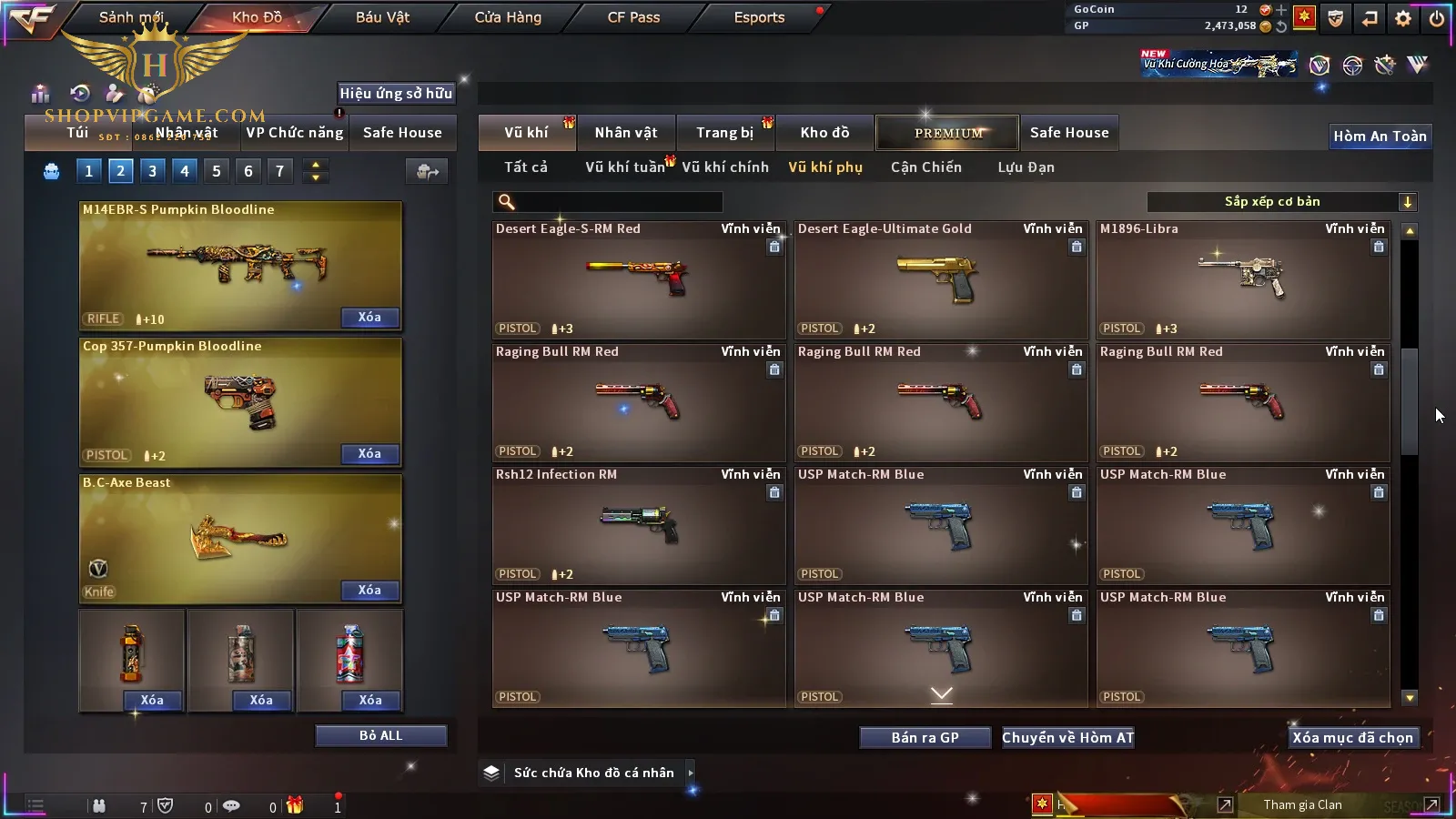Open the PREMIUM tab
The height and width of the screenshot is (819, 1456).
coord(948,133)
